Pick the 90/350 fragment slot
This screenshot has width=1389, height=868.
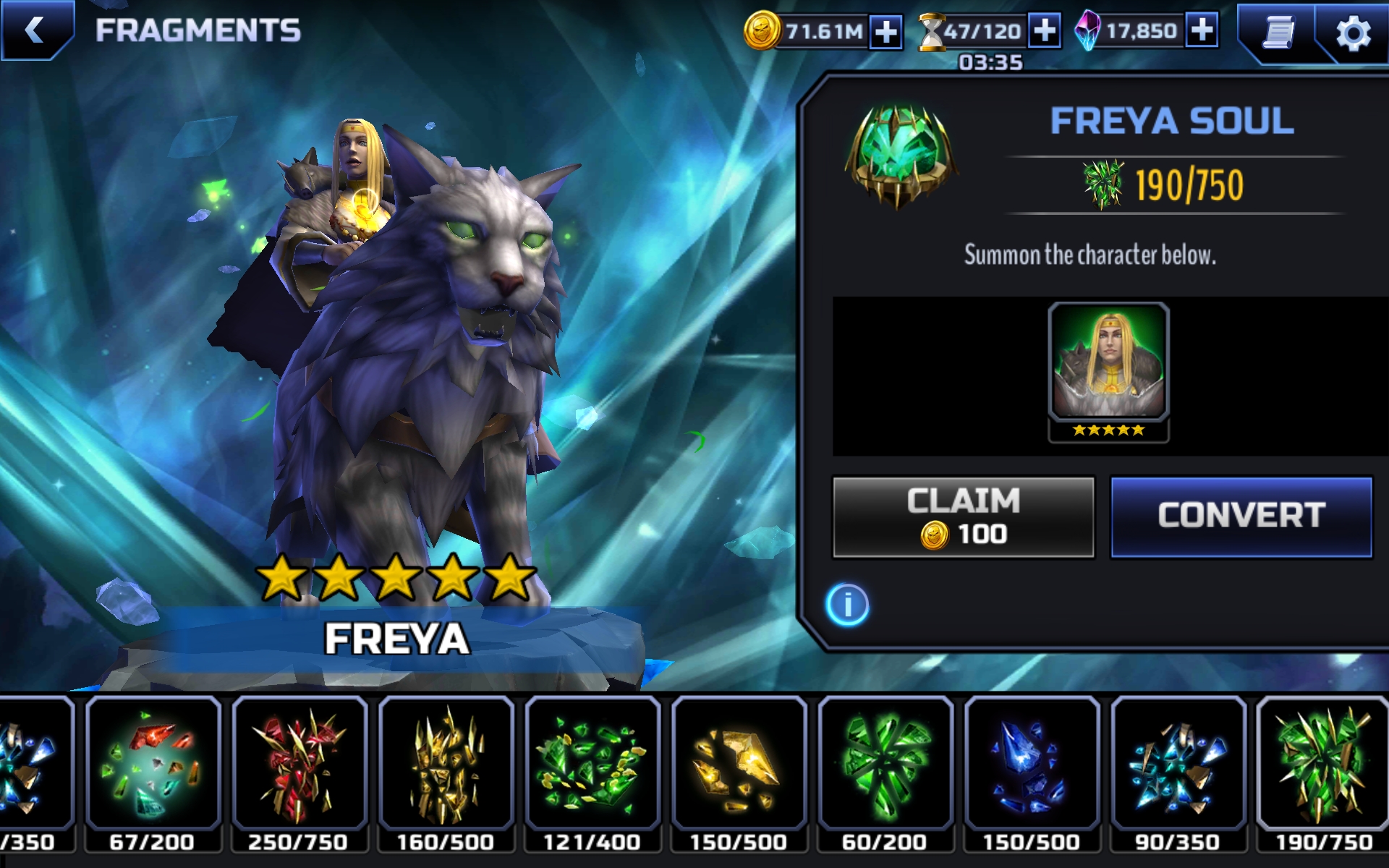1178,773
